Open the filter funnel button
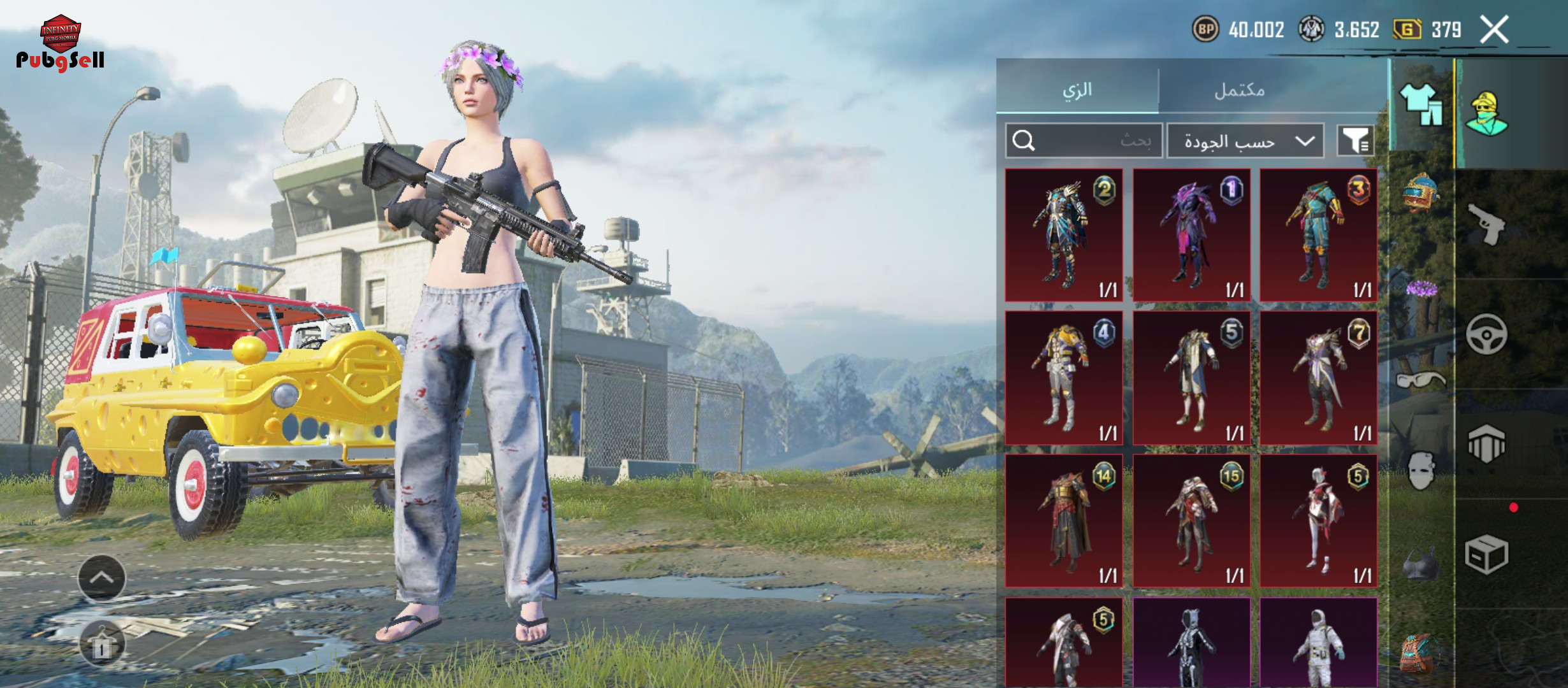Image resolution: width=1568 pixels, height=688 pixels. [1354, 140]
